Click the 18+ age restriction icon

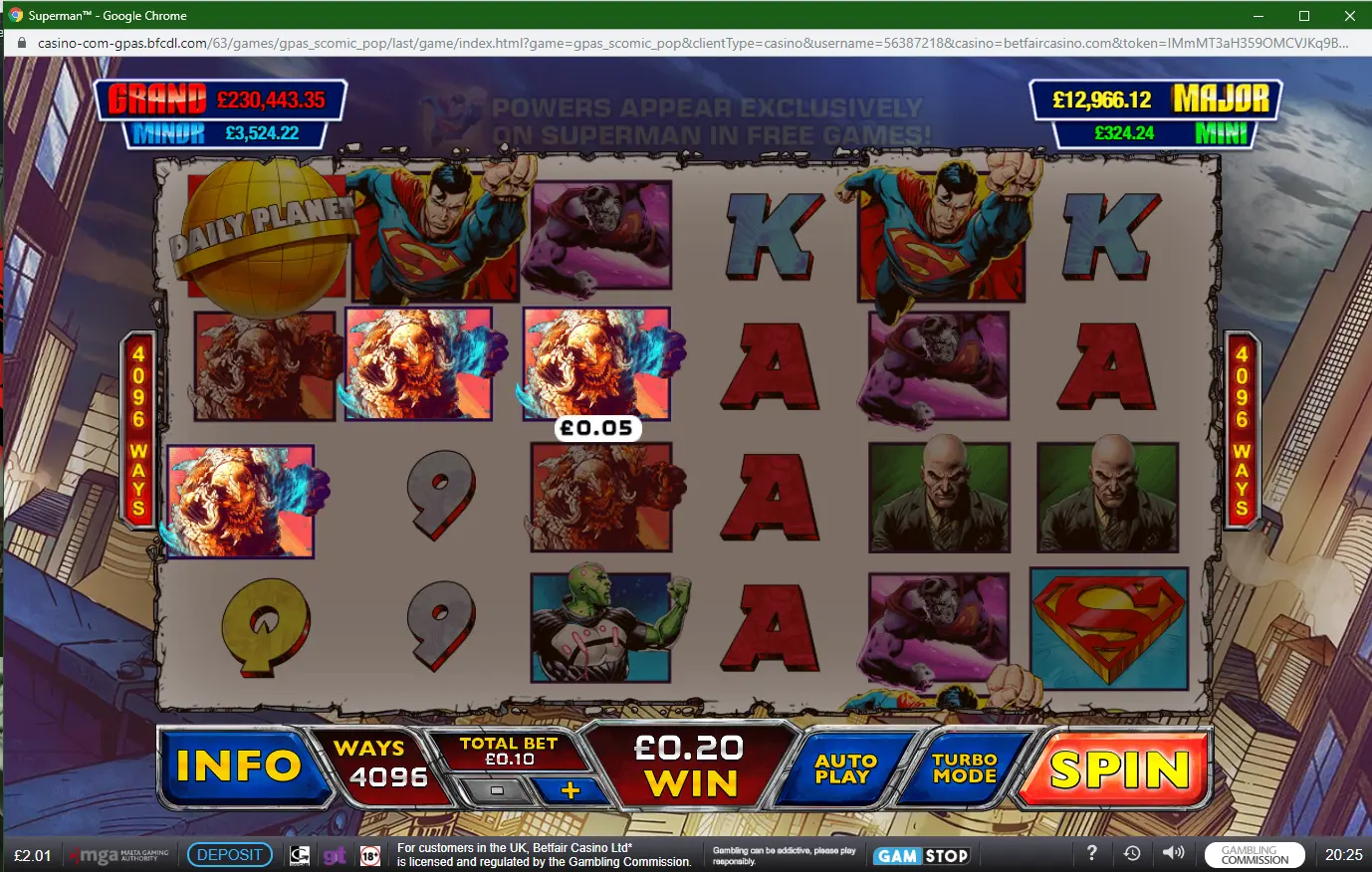pos(370,856)
